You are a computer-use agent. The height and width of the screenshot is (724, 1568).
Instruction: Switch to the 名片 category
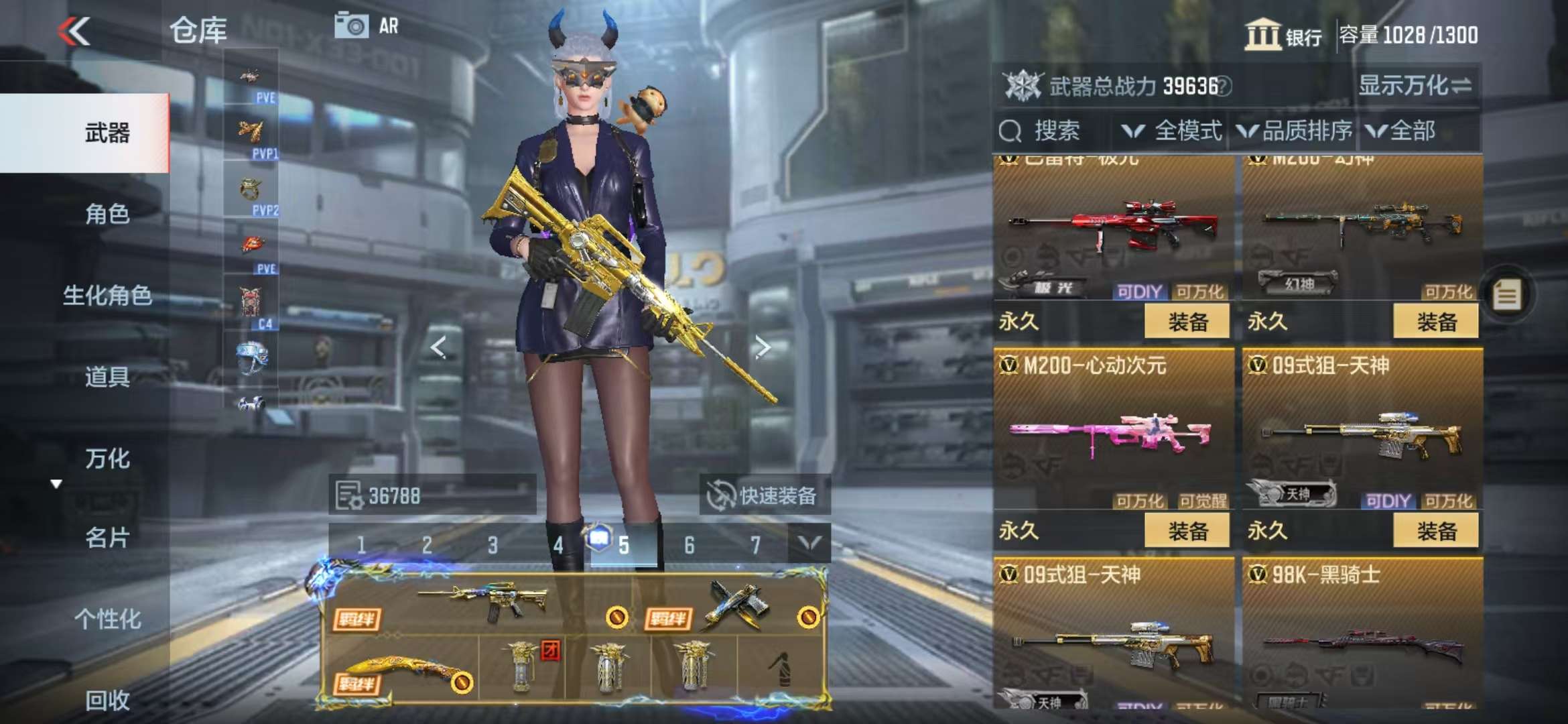coord(107,538)
